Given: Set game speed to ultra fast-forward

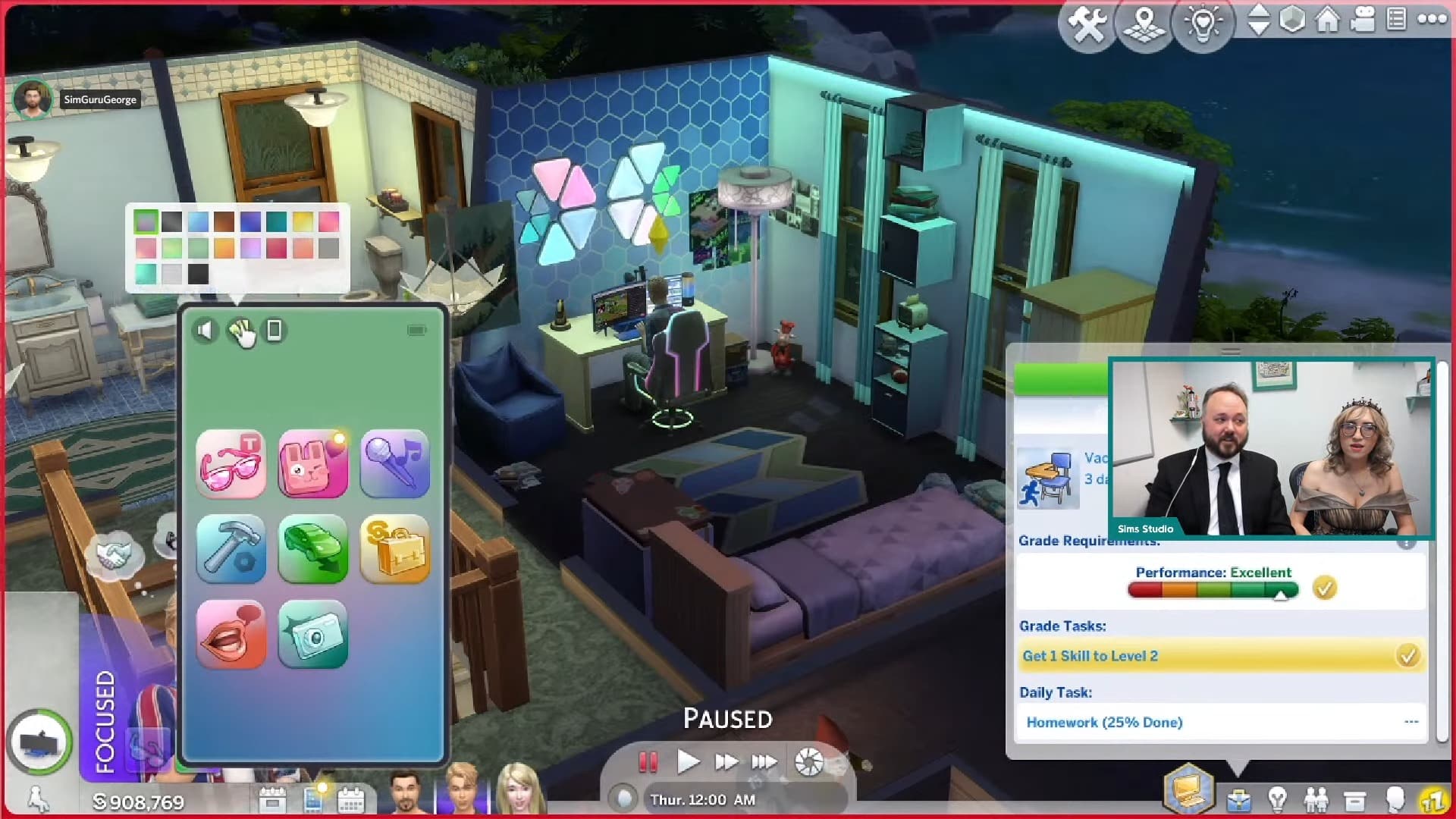Looking at the screenshot, I should click(764, 761).
